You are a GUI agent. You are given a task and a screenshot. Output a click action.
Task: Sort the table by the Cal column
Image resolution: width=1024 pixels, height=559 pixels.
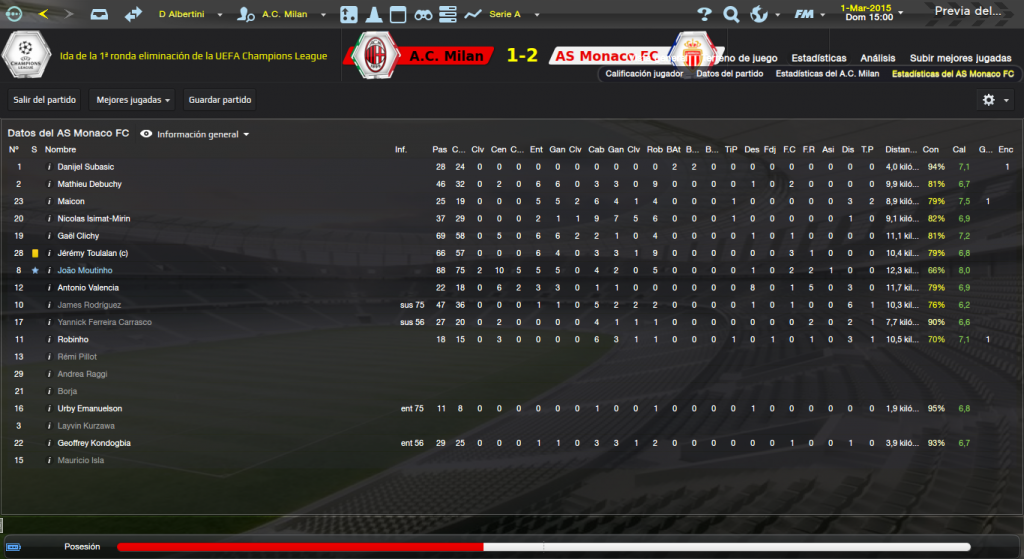(959, 149)
